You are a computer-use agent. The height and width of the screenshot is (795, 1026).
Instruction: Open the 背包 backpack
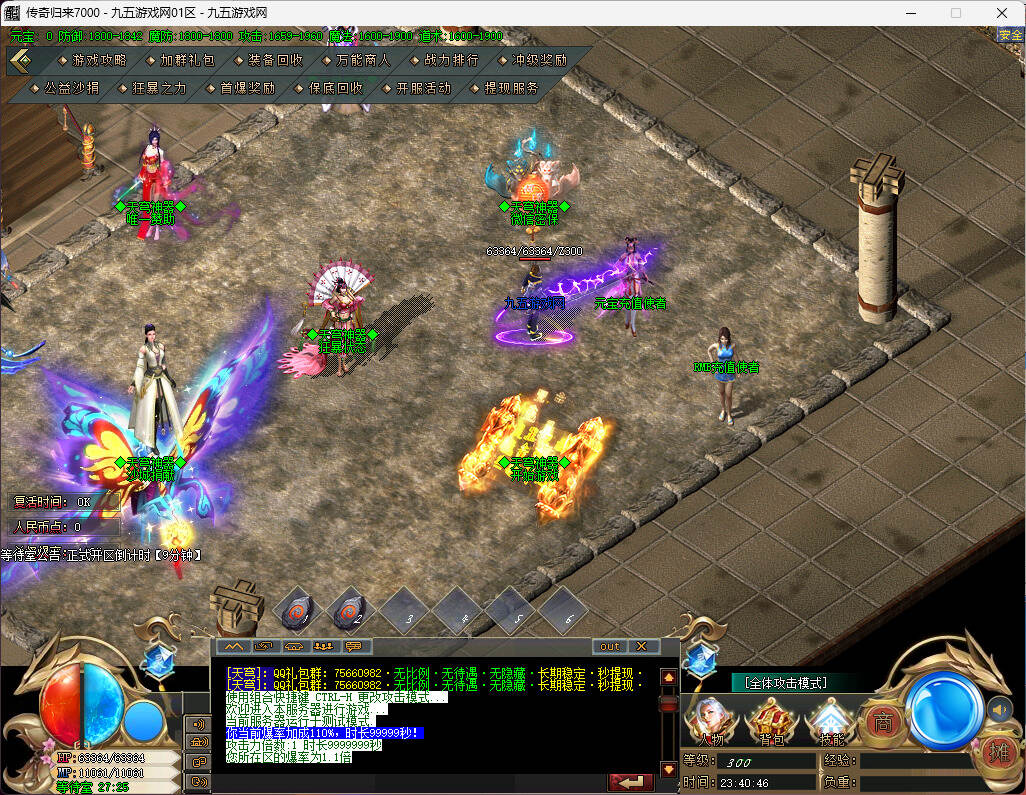point(770,722)
